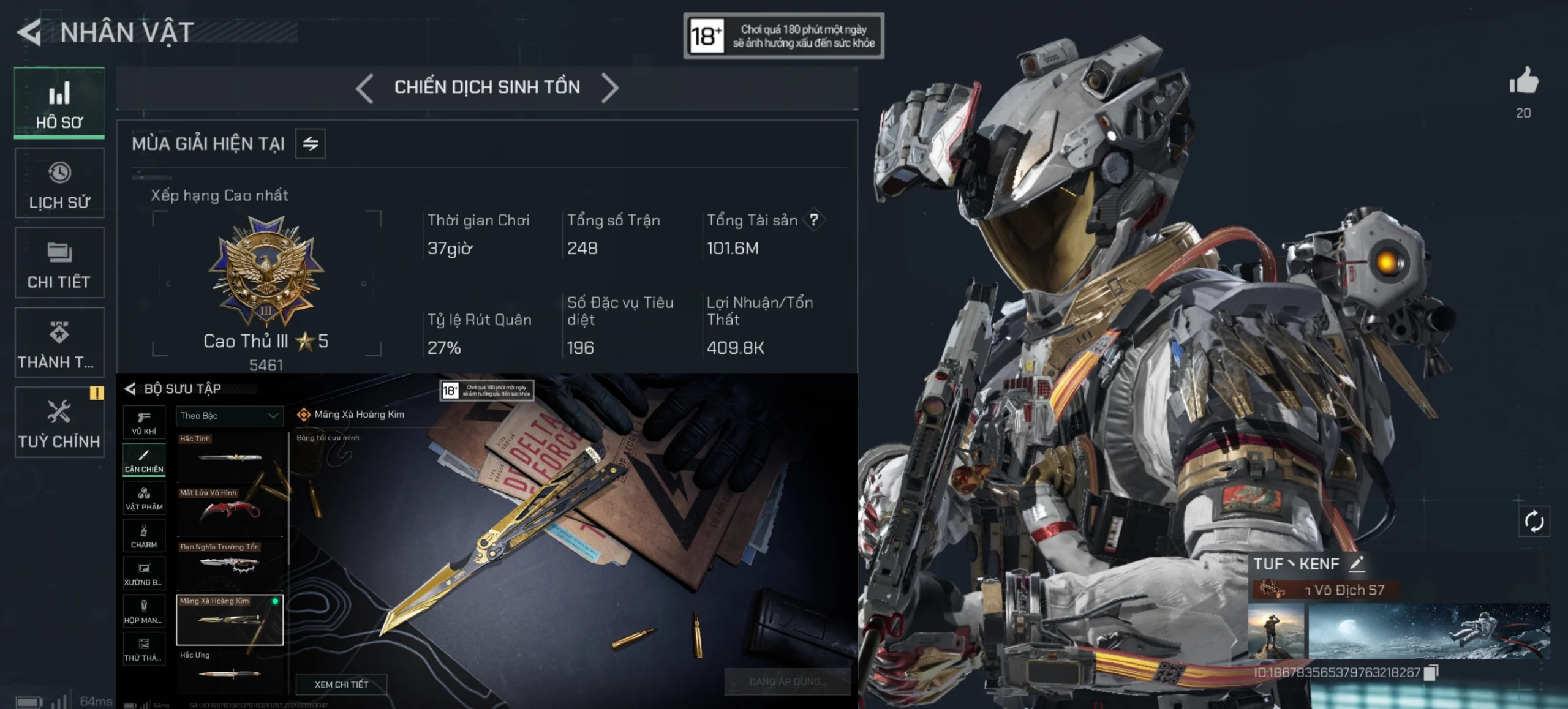1568x709 pixels.
Task: Click the Xem Chi Tiết button
Action: click(341, 685)
